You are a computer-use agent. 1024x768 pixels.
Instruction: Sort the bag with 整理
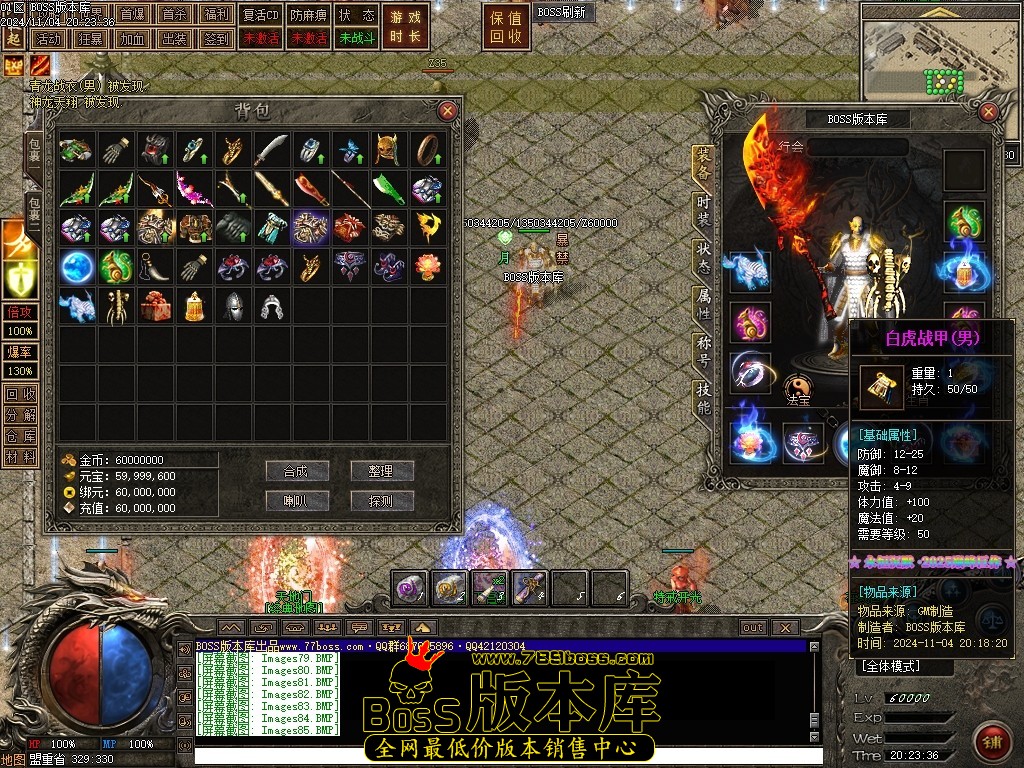(382, 471)
